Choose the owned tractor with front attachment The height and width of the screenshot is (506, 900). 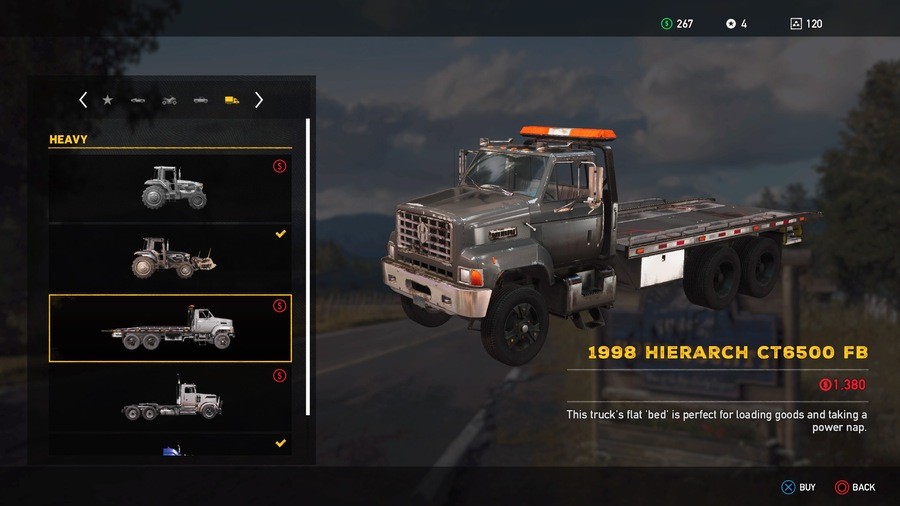pos(170,257)
